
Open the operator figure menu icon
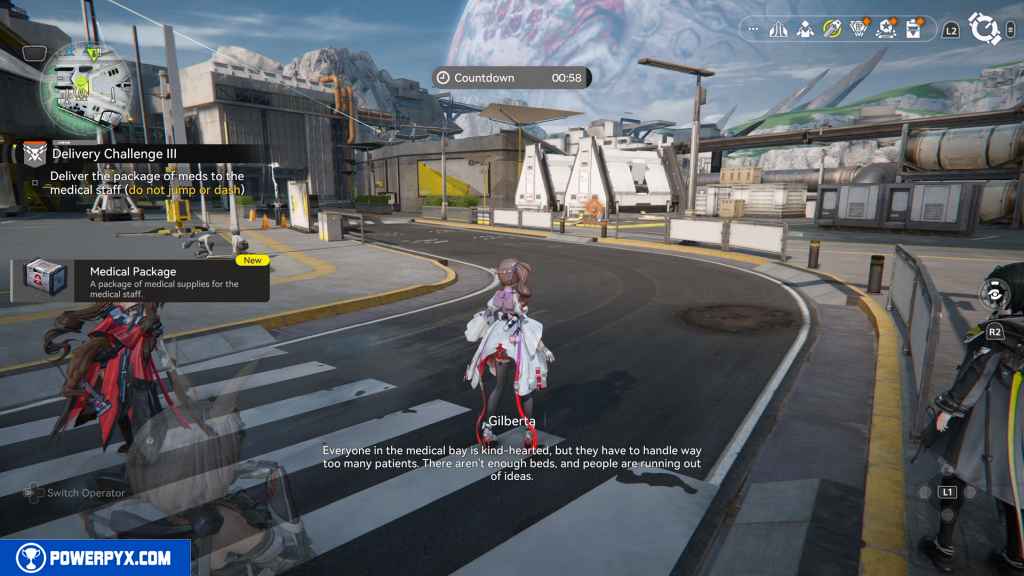(805, 30)
